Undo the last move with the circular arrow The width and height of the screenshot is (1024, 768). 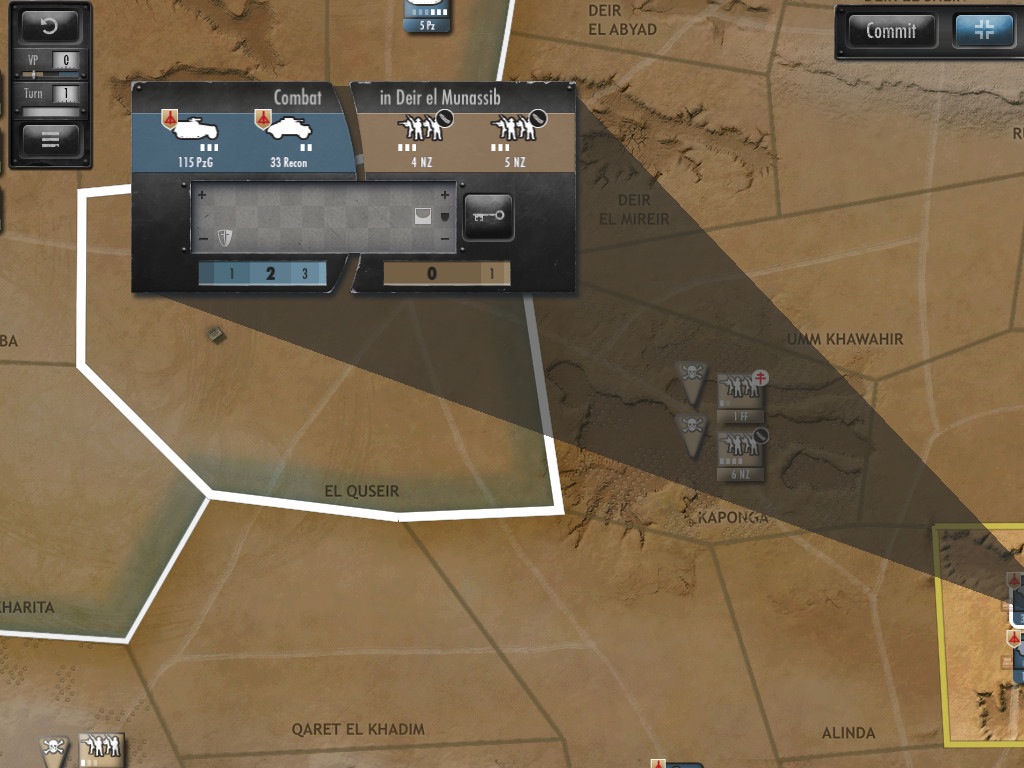point(49,25)
